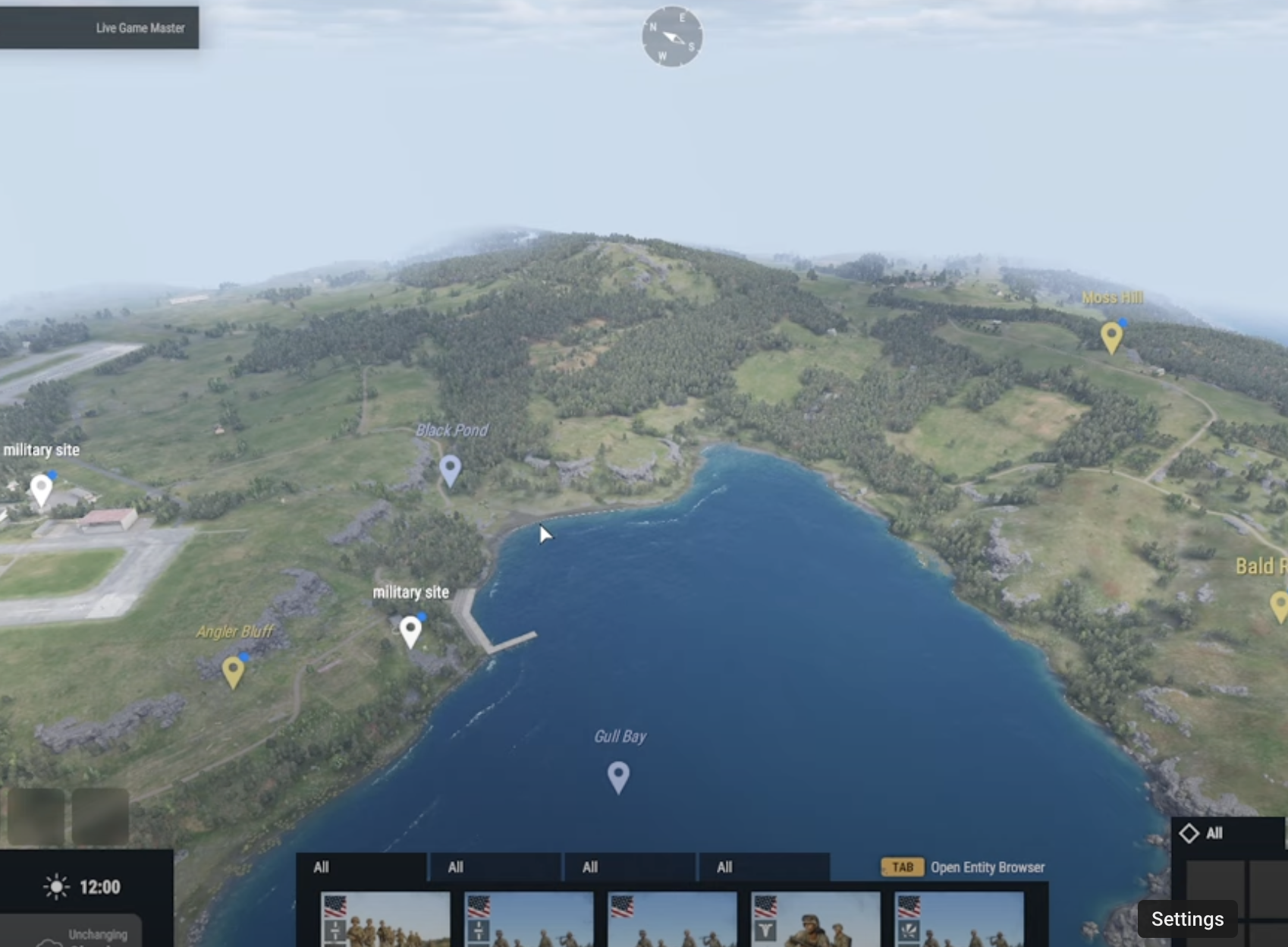Image resolution: width=1288 pixels, height=947 pixels.
Task: Click the diamond icon beside the All filter
Action: (x=1189, y=833)
